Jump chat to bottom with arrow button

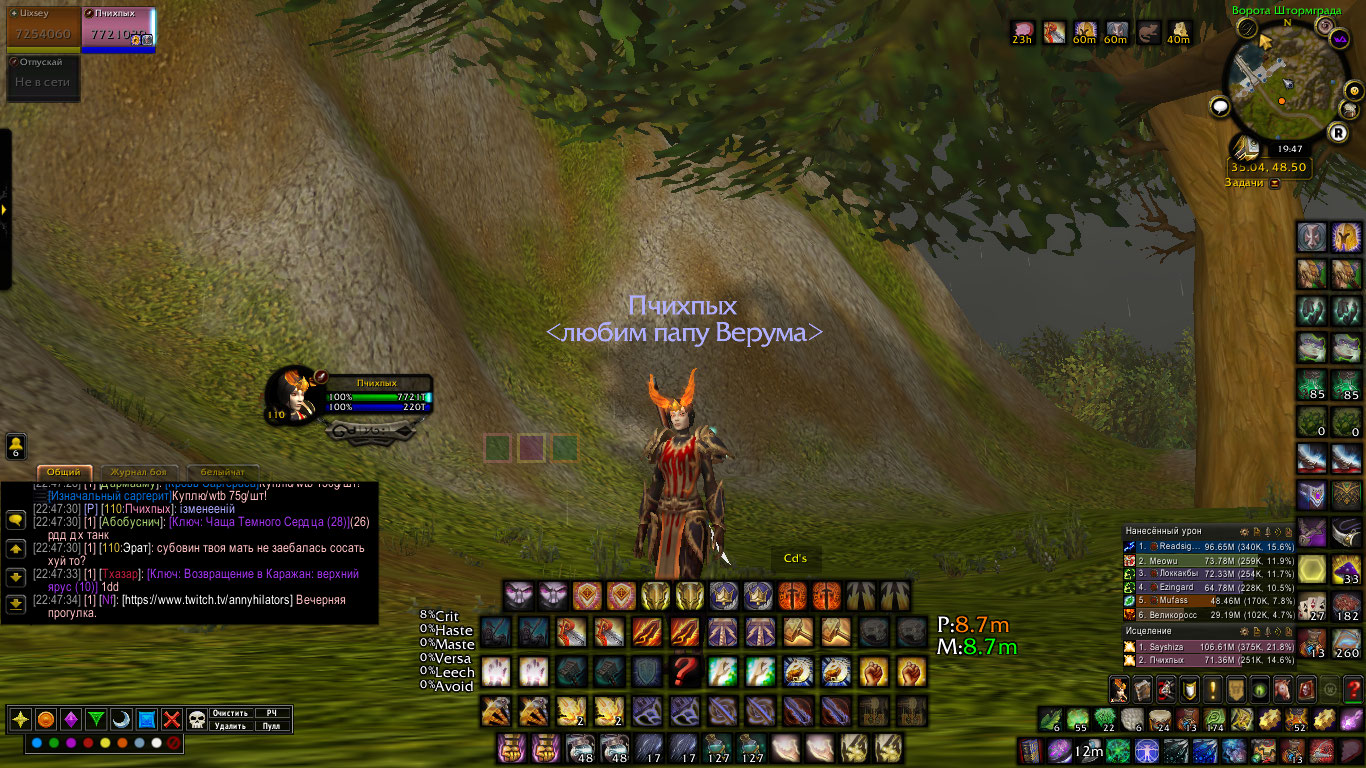16,604
